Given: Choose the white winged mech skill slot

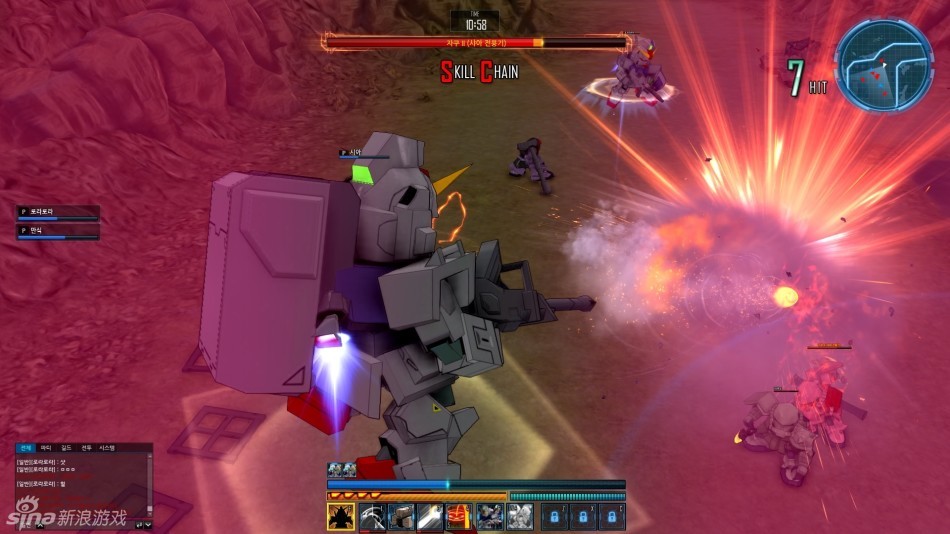Looking at the screenshot, I should coord(520,516).
